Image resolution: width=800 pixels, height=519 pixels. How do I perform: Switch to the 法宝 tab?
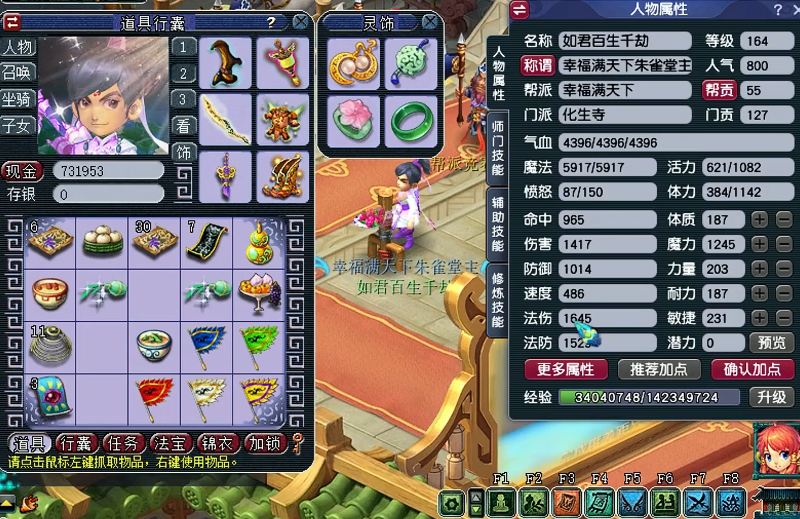click(x=172, y=443)
